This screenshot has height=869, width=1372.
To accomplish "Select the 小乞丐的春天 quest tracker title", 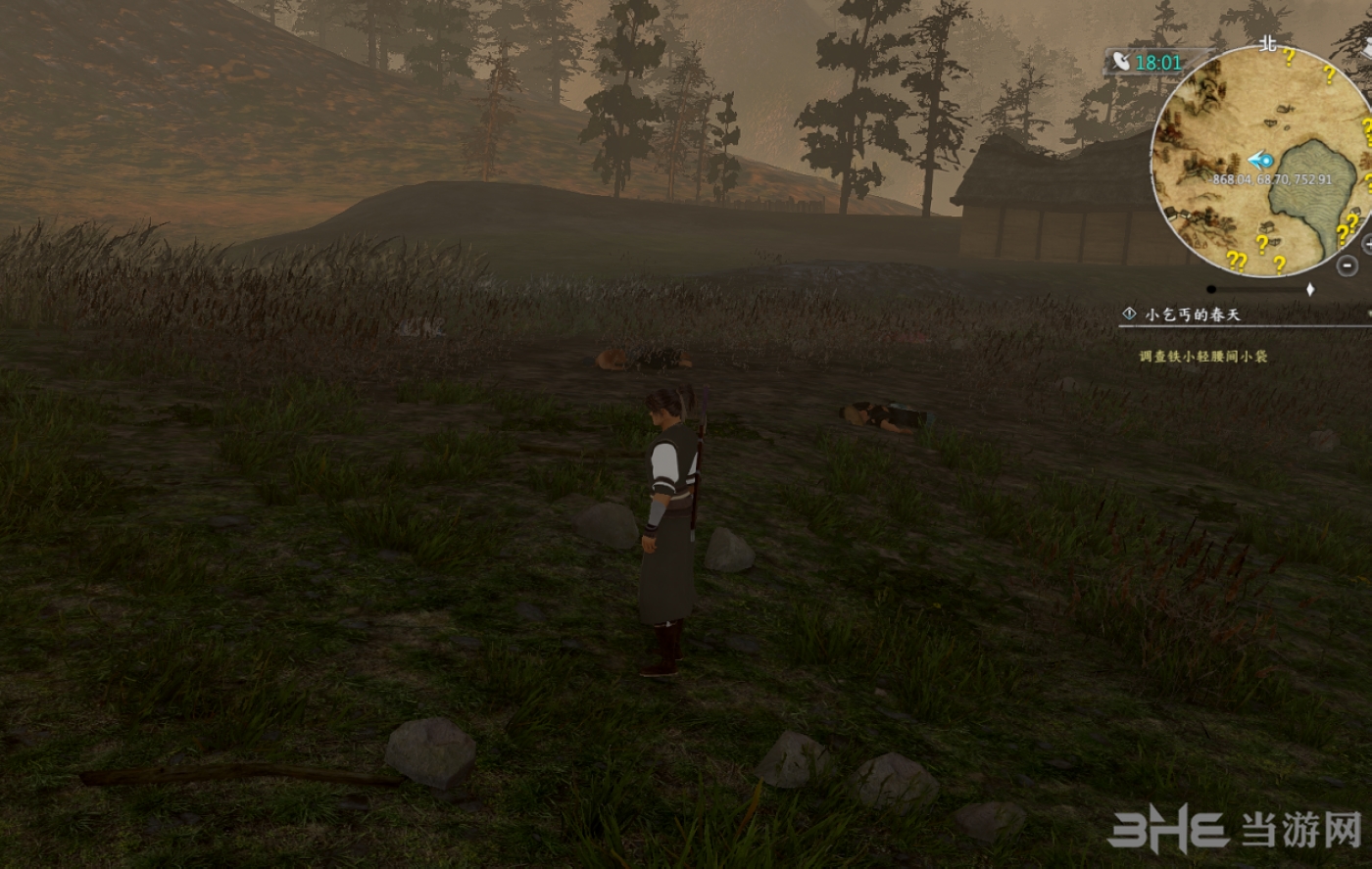I will pos(1193,314).
